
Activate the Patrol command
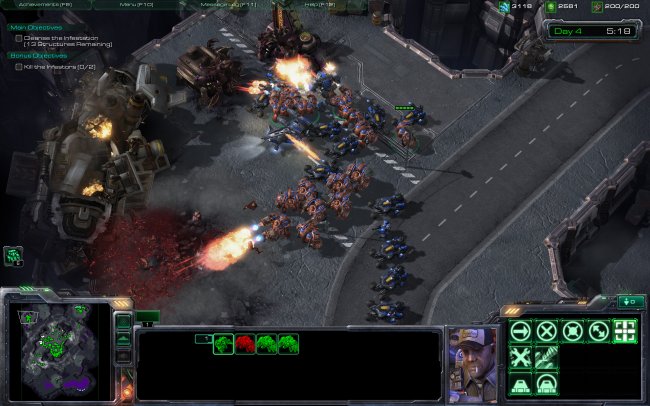click(x=599, y=332)
